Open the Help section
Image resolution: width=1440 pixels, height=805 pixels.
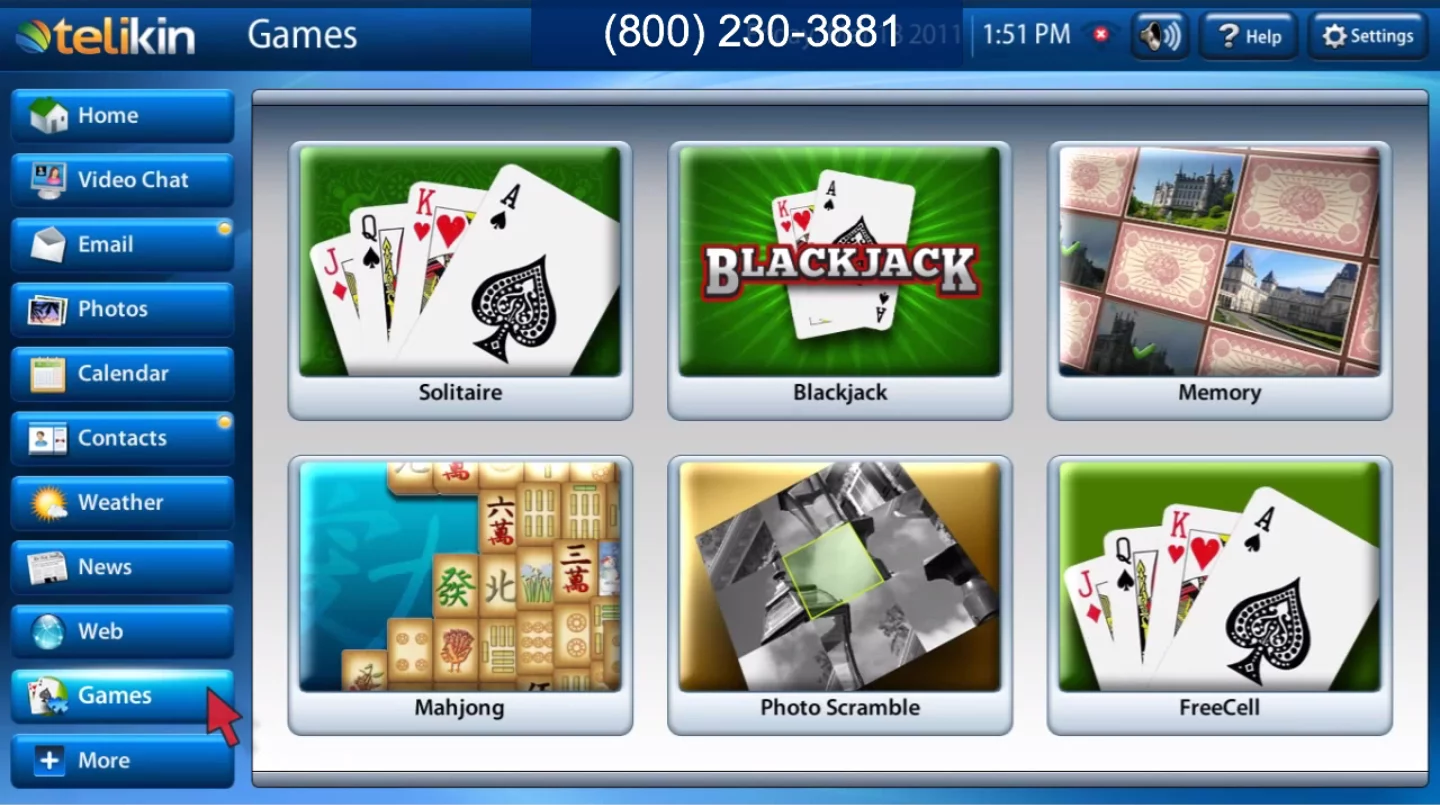(1248, 35)
